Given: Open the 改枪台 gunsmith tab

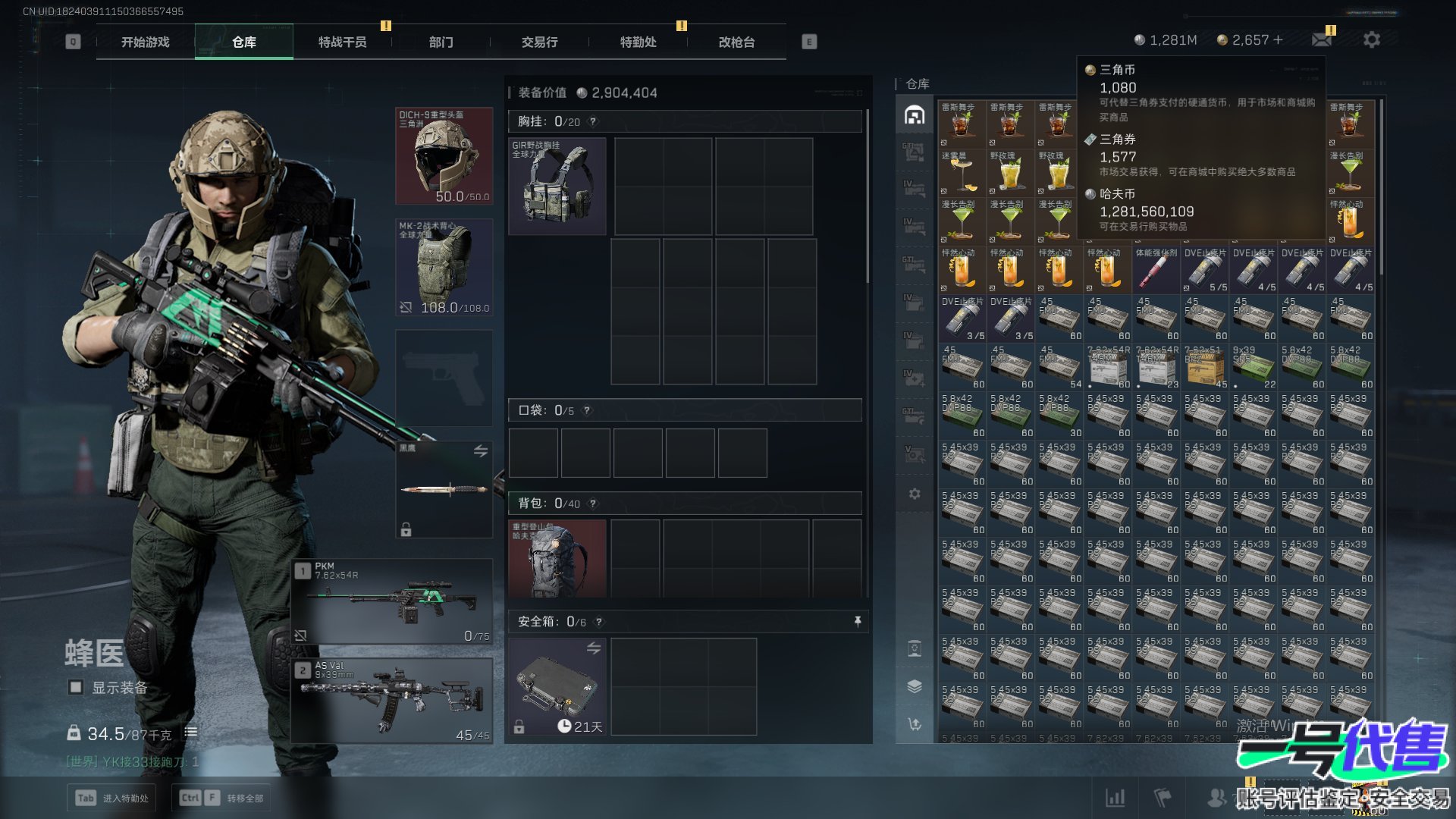Looking at the screenshot, I should 736,42.
